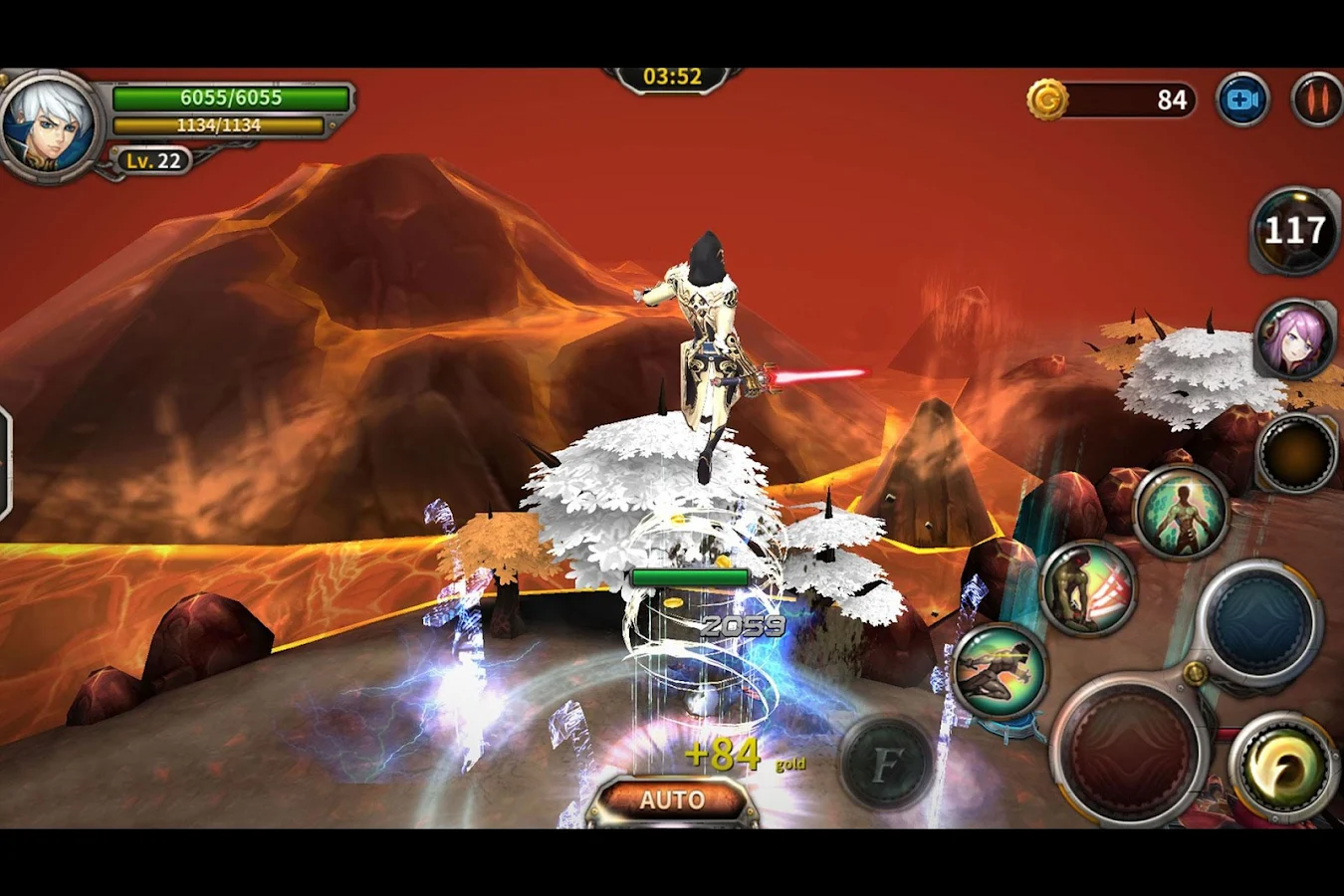Tap the blue video camera icon
1344x896 pixels.
coord(1242,100)
